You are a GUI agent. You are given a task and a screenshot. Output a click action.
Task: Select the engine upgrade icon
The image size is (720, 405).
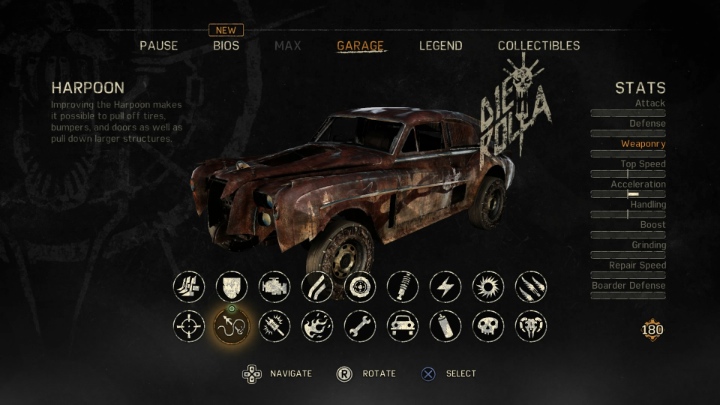pos(274,286)
